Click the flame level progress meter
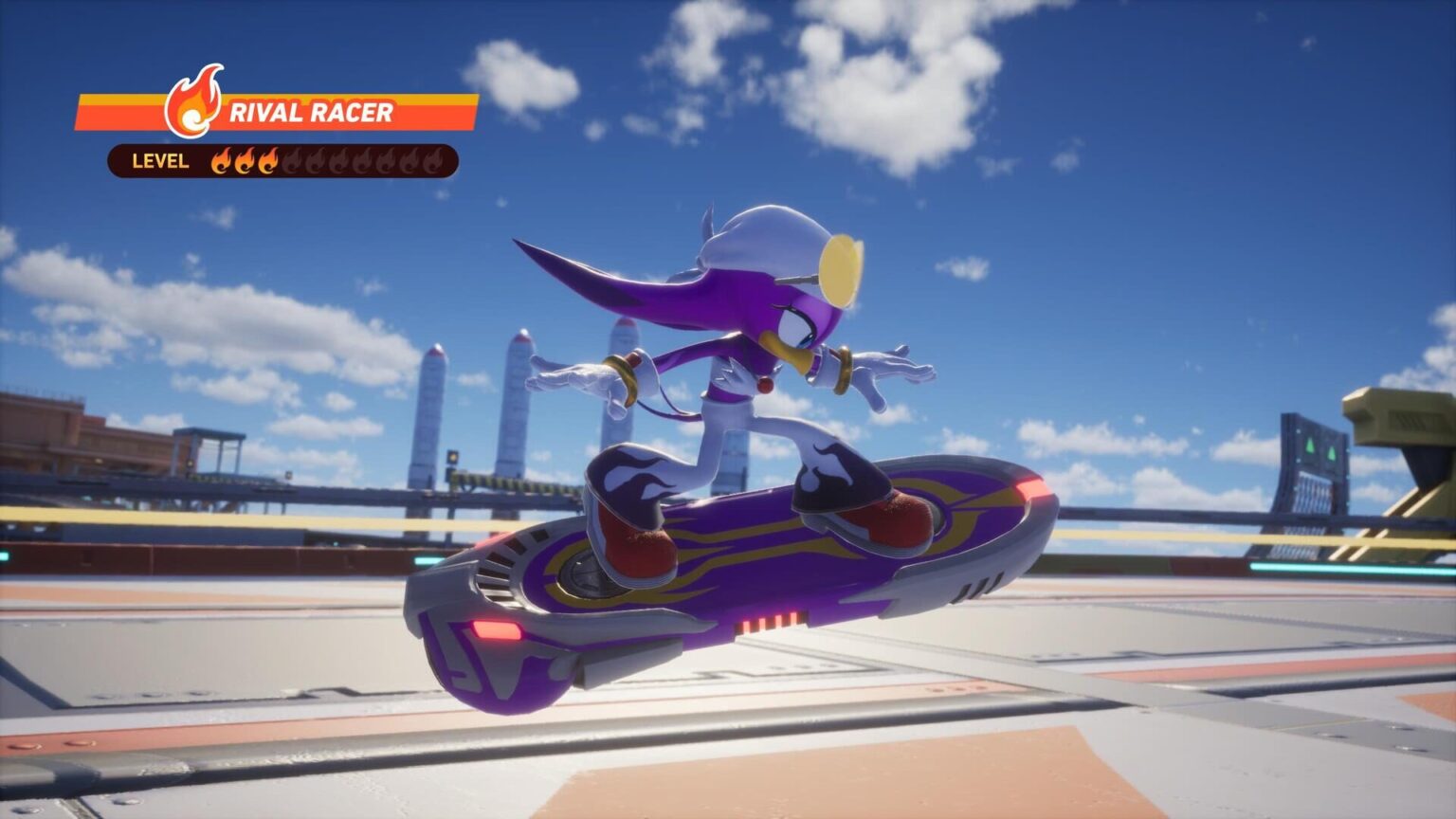Image resolution: width=1456 pixels, height=819 pixels. (x=327, y=161)
